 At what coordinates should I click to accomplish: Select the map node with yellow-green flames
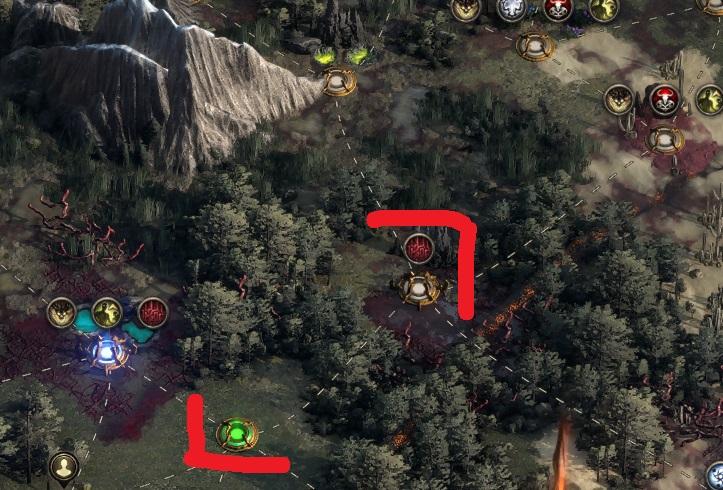[338, 80]
